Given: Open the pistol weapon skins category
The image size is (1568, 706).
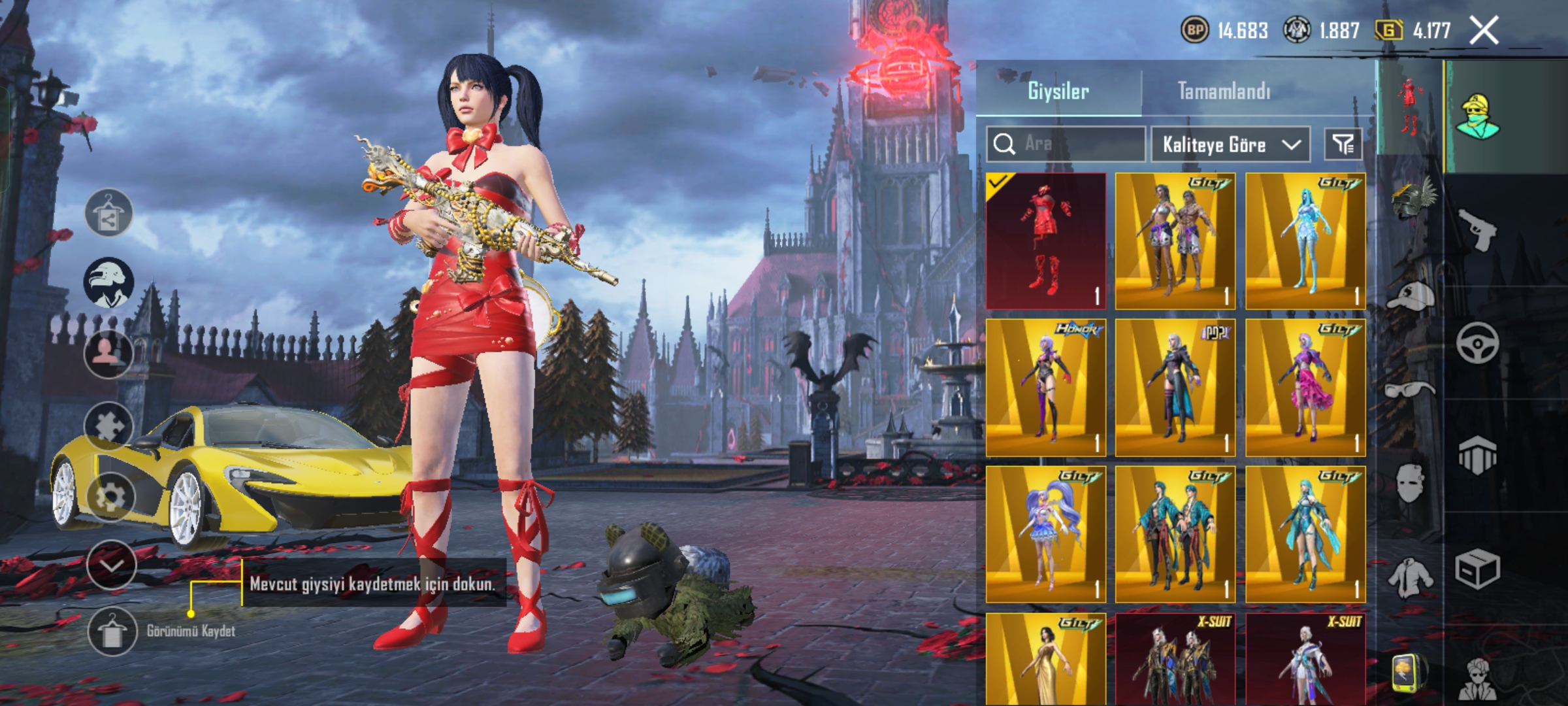Looking at the screenshot, I should pyautogui.click(x=1478, y=229).
